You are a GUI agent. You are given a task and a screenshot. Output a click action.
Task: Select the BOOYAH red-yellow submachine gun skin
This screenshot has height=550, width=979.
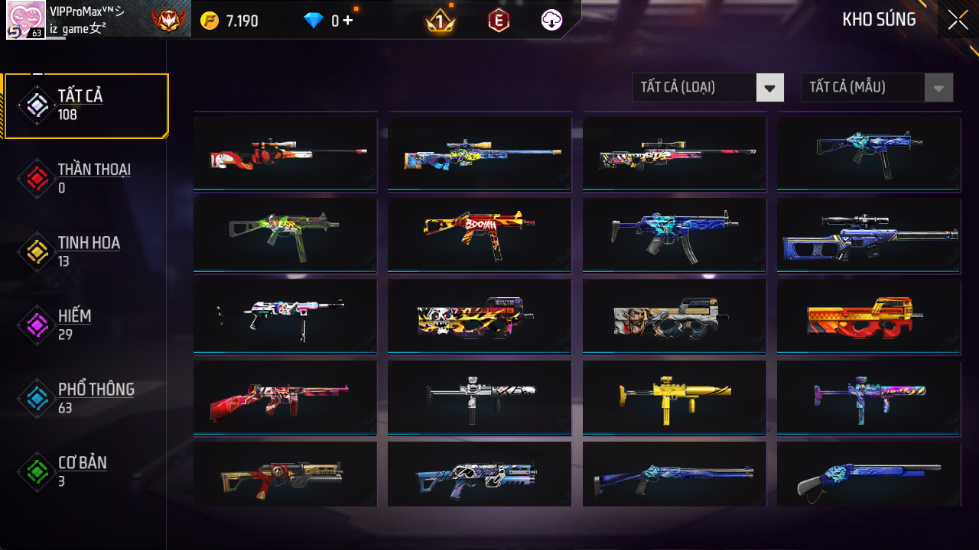click(479, 234)
